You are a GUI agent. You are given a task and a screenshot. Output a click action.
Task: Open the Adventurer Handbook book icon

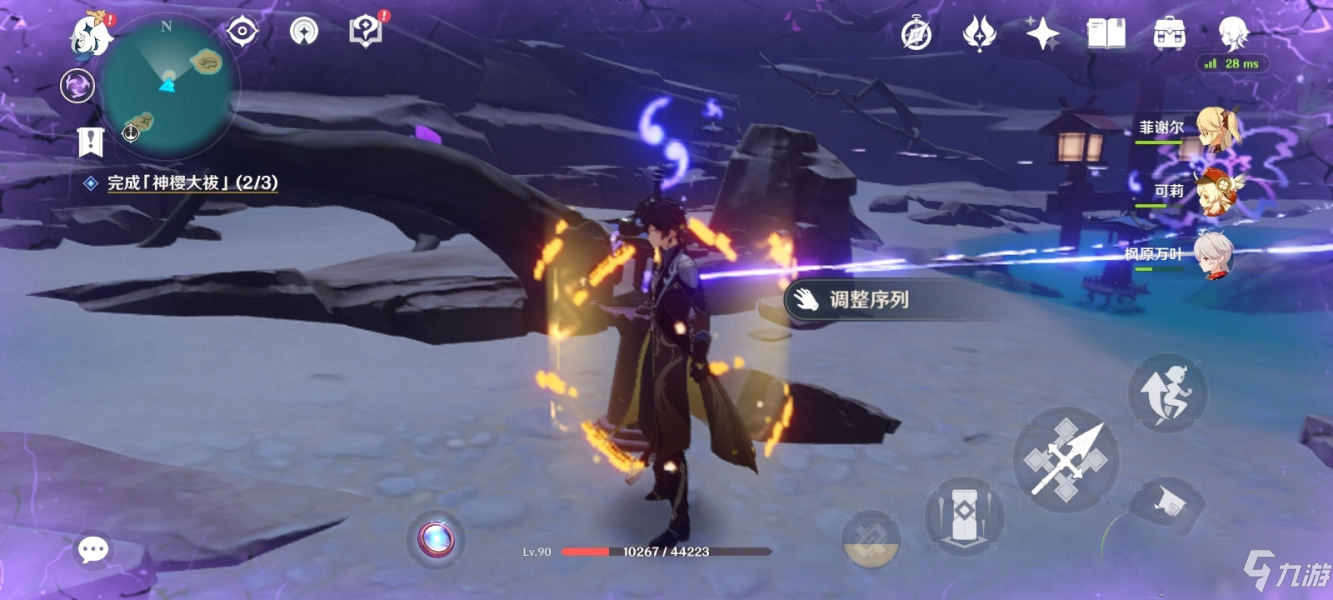(1106, 35)
